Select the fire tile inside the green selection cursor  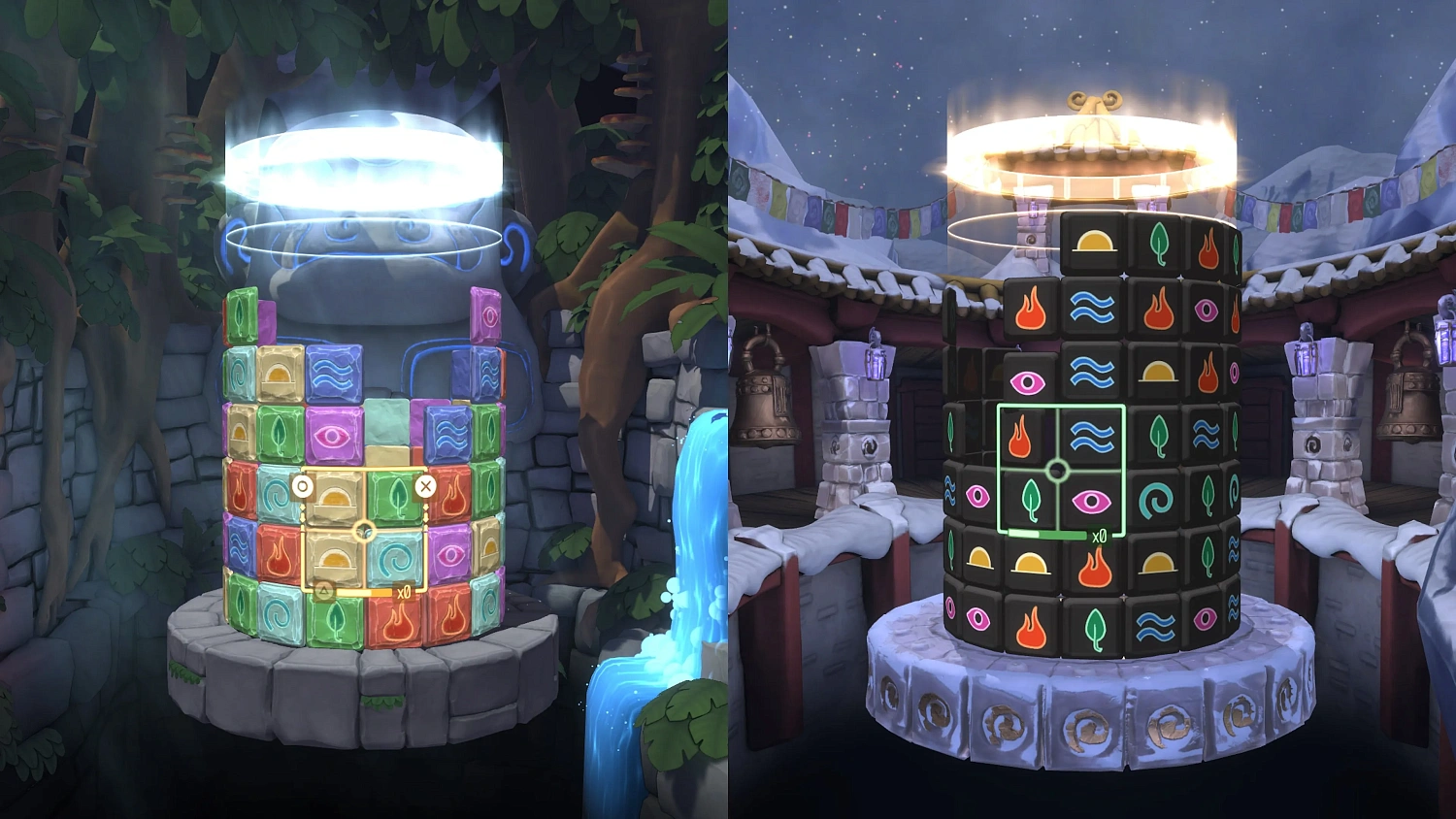pyautogui.click(x=1019, y=437)
